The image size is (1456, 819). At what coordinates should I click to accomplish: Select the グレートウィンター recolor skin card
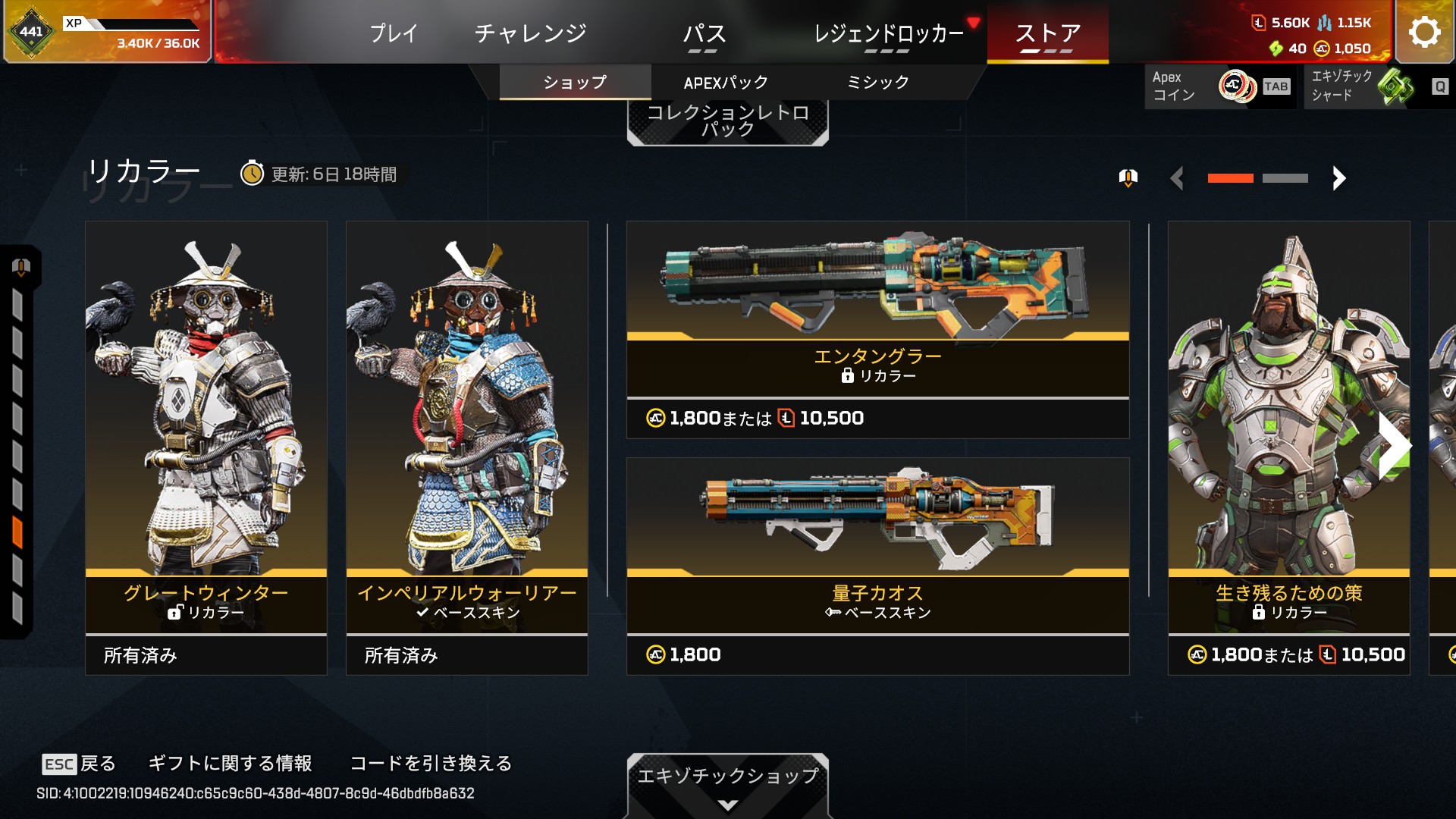tap(206, 447)
